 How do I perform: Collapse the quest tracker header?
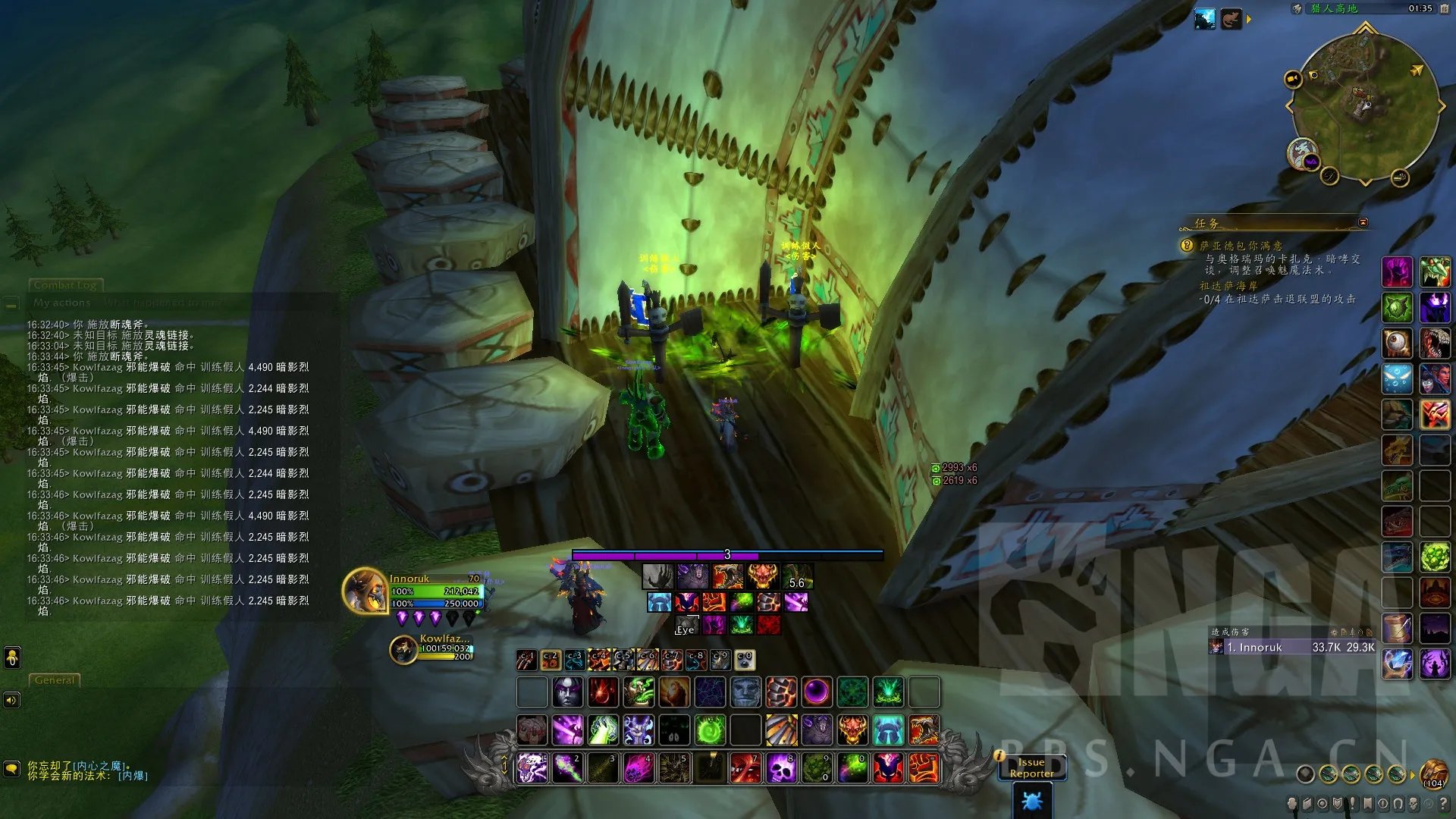[x=1363, y=222]
